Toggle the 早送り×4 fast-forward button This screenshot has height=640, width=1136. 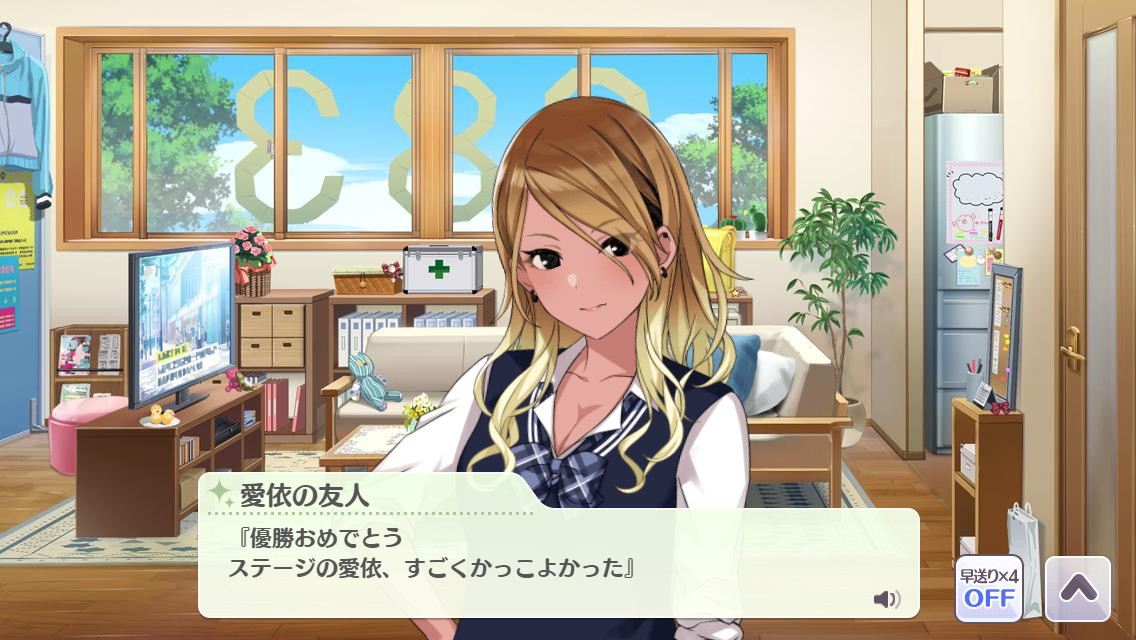[988, 588]
